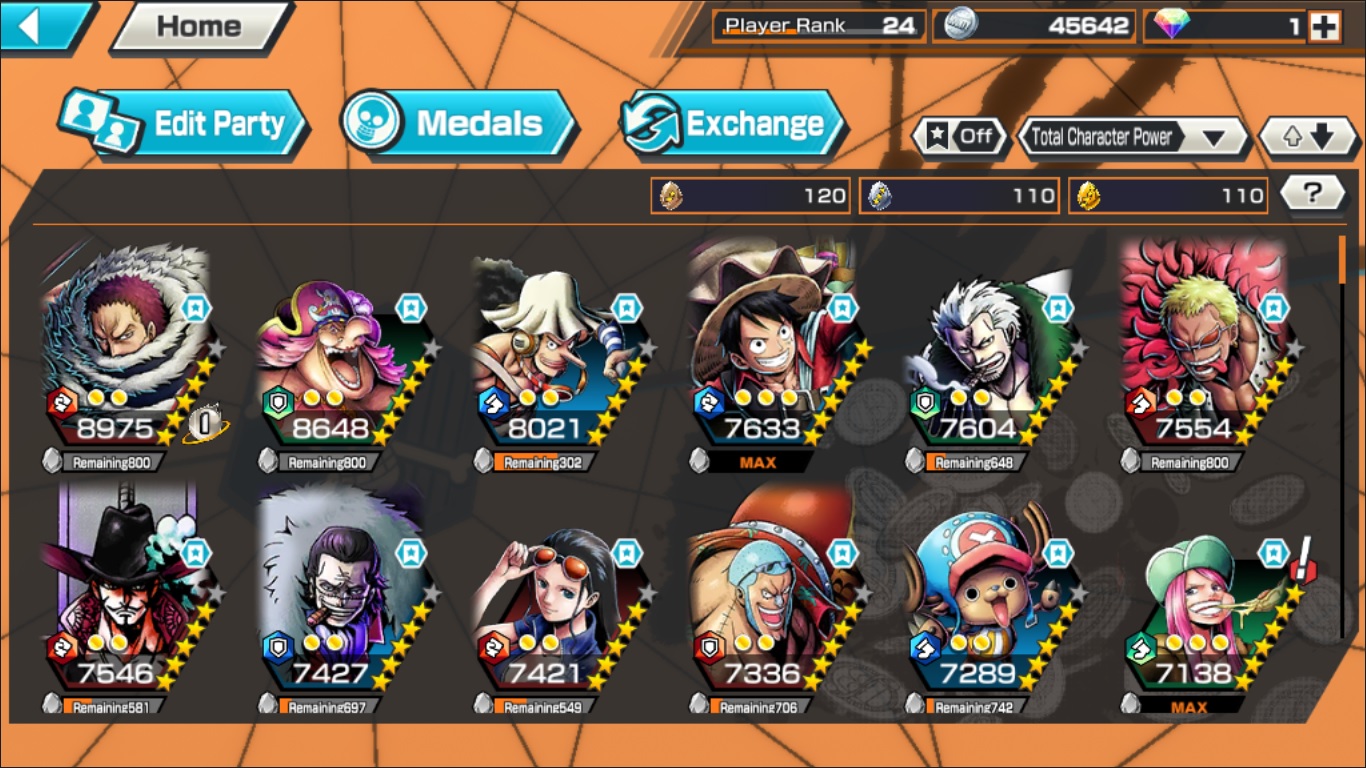Select the gold fragment counter showing 120
The height and width of the screenshot is (768, 1366).
[x=750, y=195]
